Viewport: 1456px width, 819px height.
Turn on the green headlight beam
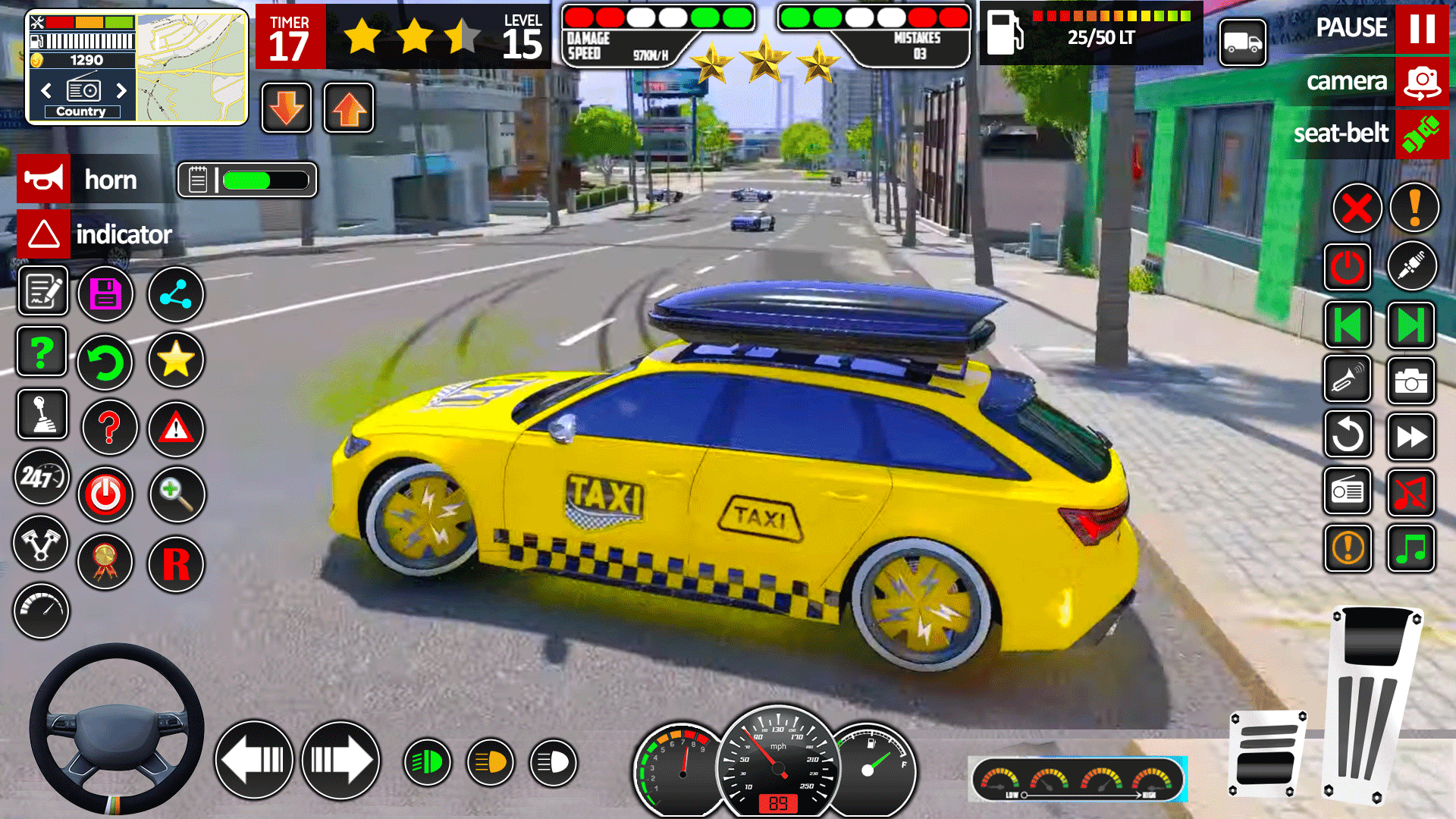pos(427,762)
